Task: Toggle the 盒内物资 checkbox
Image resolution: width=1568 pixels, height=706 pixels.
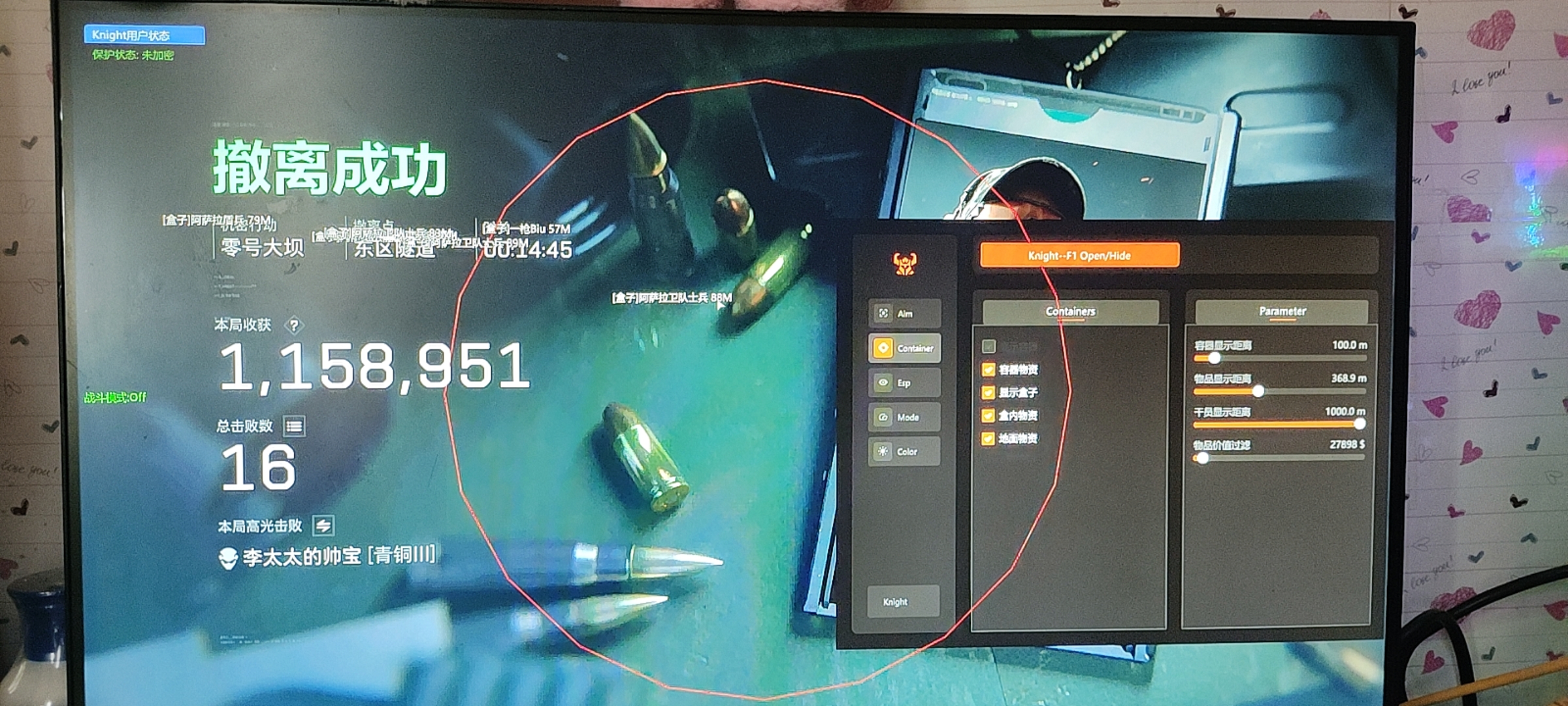Action: click(x=988, y=416)
